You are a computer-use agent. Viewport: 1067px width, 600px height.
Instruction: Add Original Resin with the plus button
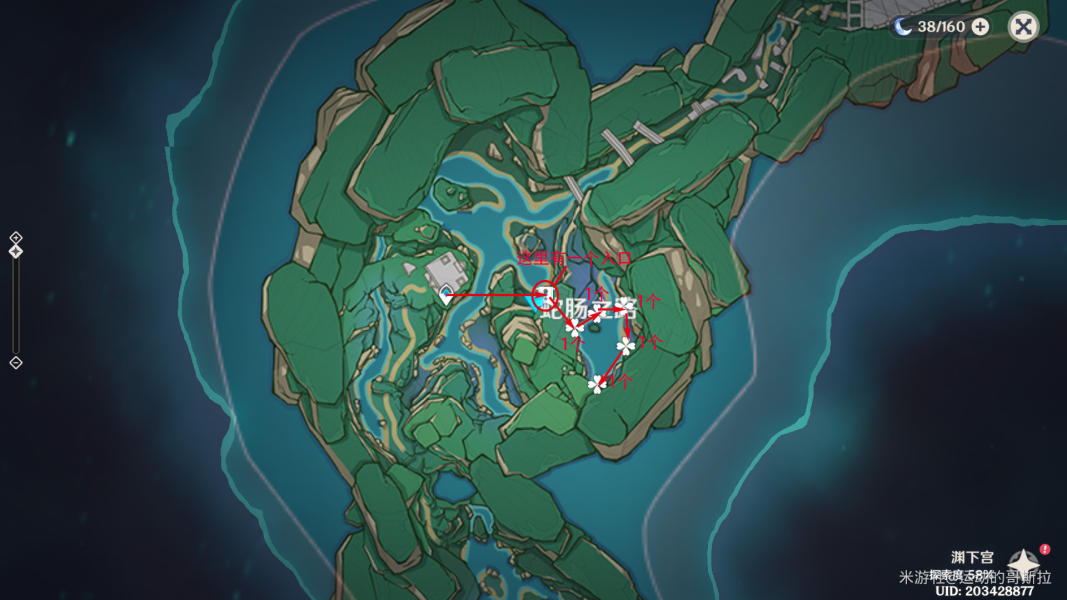(980, 27)
